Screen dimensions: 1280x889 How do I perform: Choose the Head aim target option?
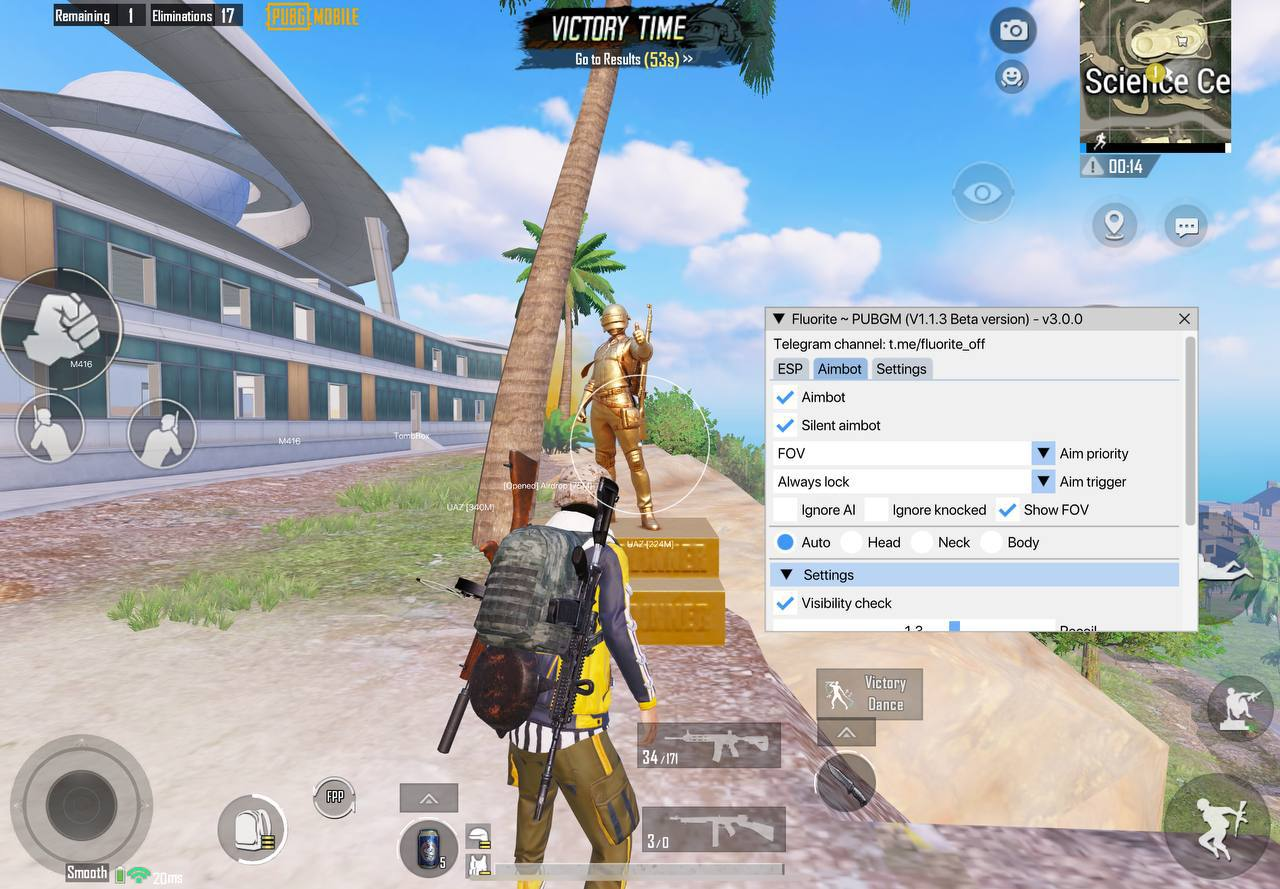click(x=852, y=542)
